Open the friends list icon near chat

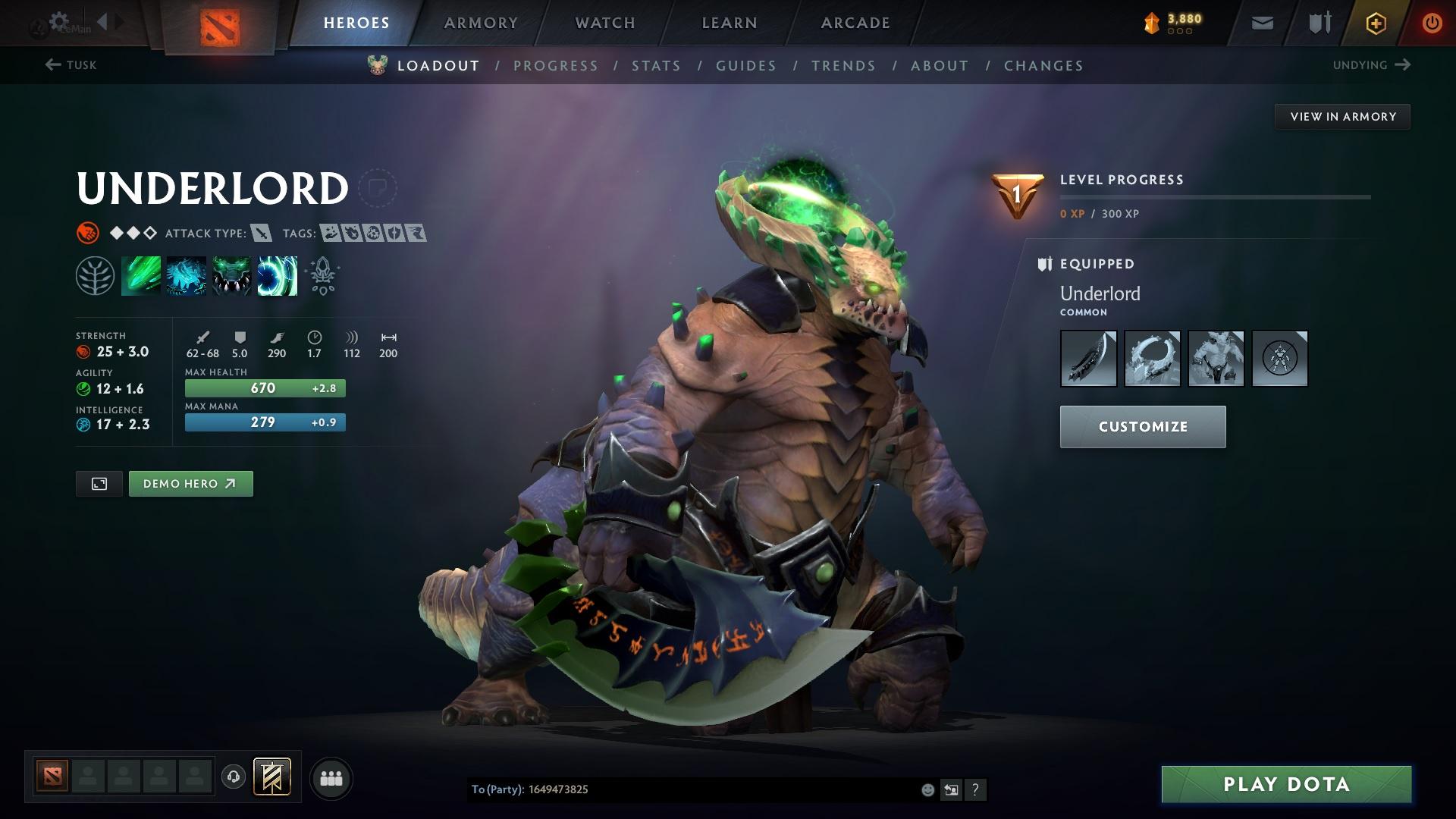pos(331,777)
